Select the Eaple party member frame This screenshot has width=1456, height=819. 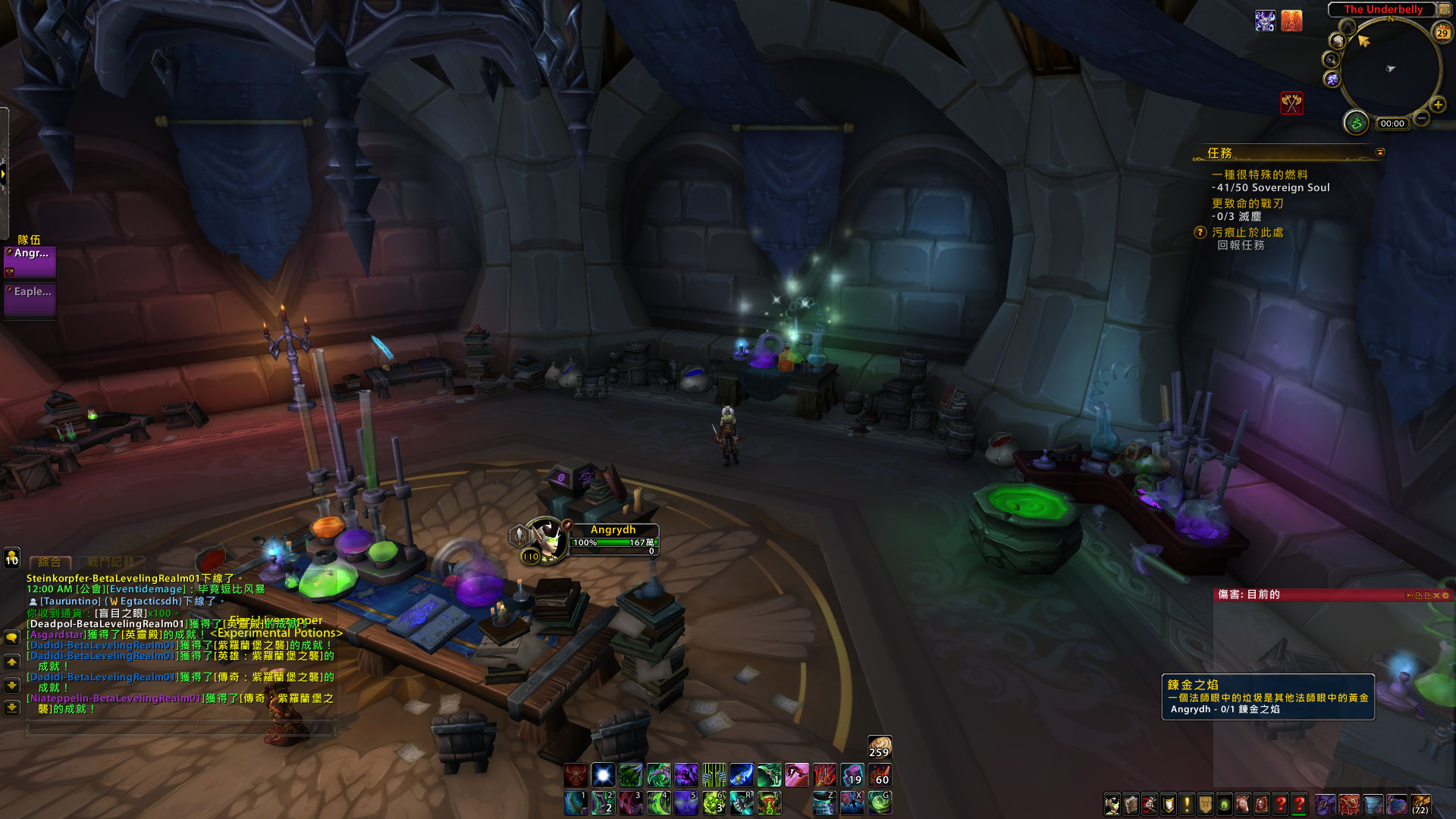pyautogui.click(x=30, y=298)
